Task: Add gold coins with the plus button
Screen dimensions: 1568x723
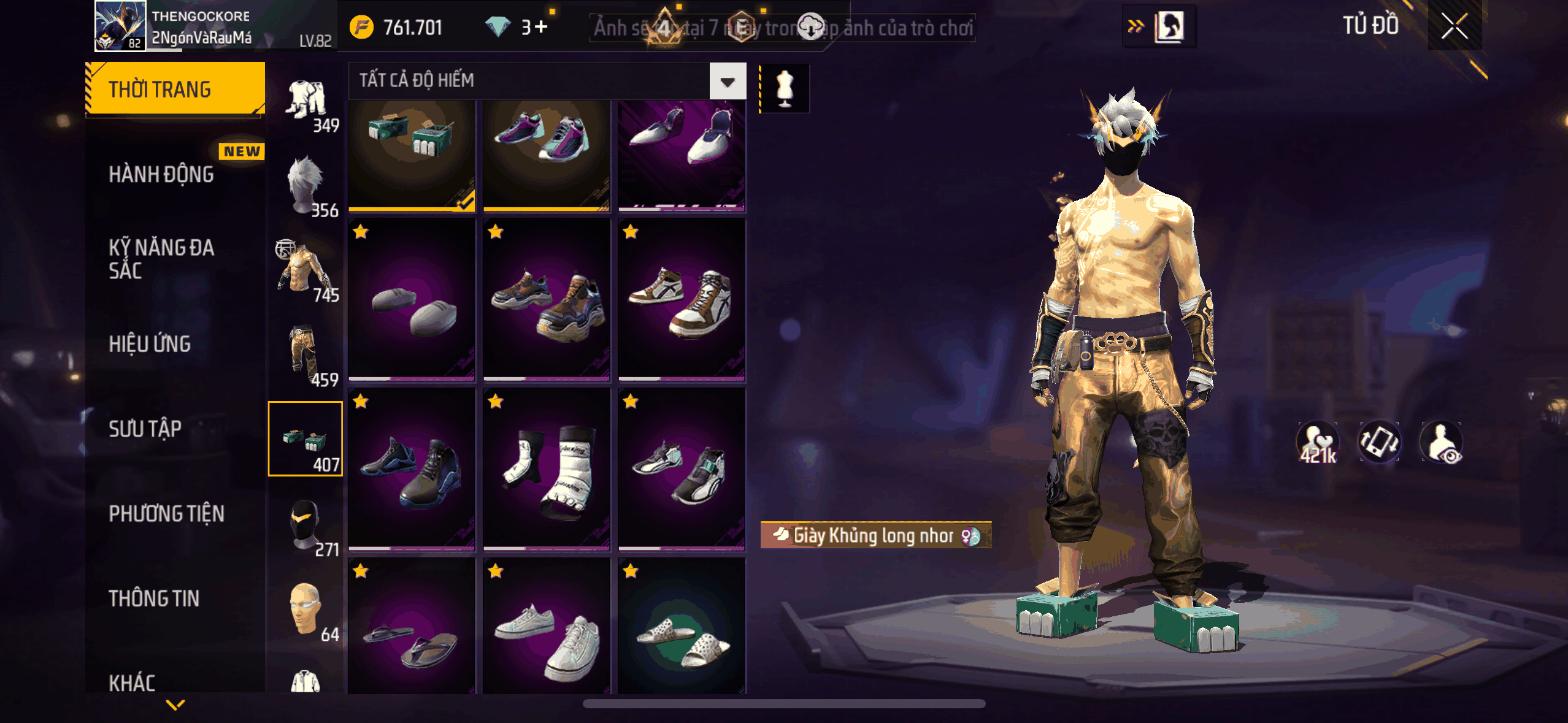Action: tap(540, 27)
